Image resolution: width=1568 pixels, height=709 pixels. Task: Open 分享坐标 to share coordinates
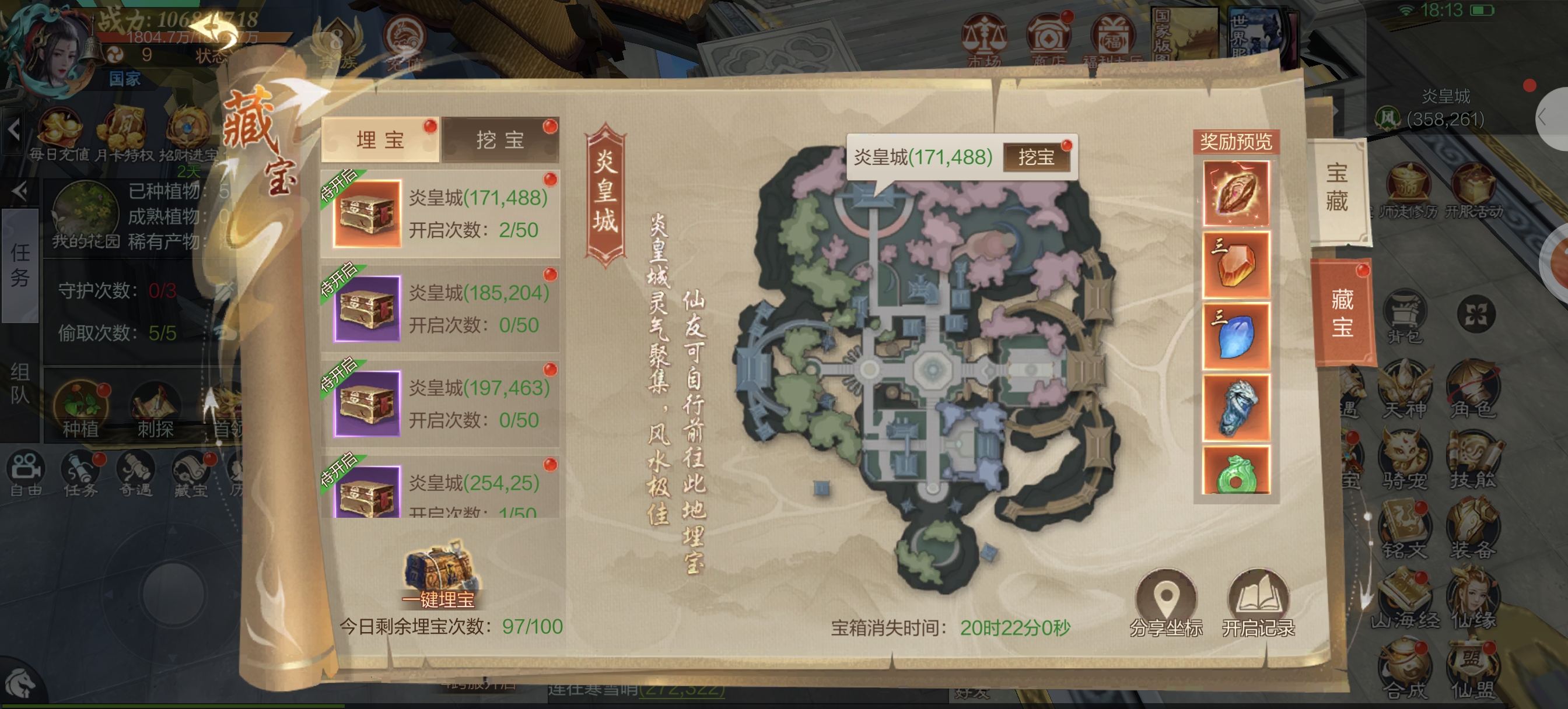(x=1165, y=602)
